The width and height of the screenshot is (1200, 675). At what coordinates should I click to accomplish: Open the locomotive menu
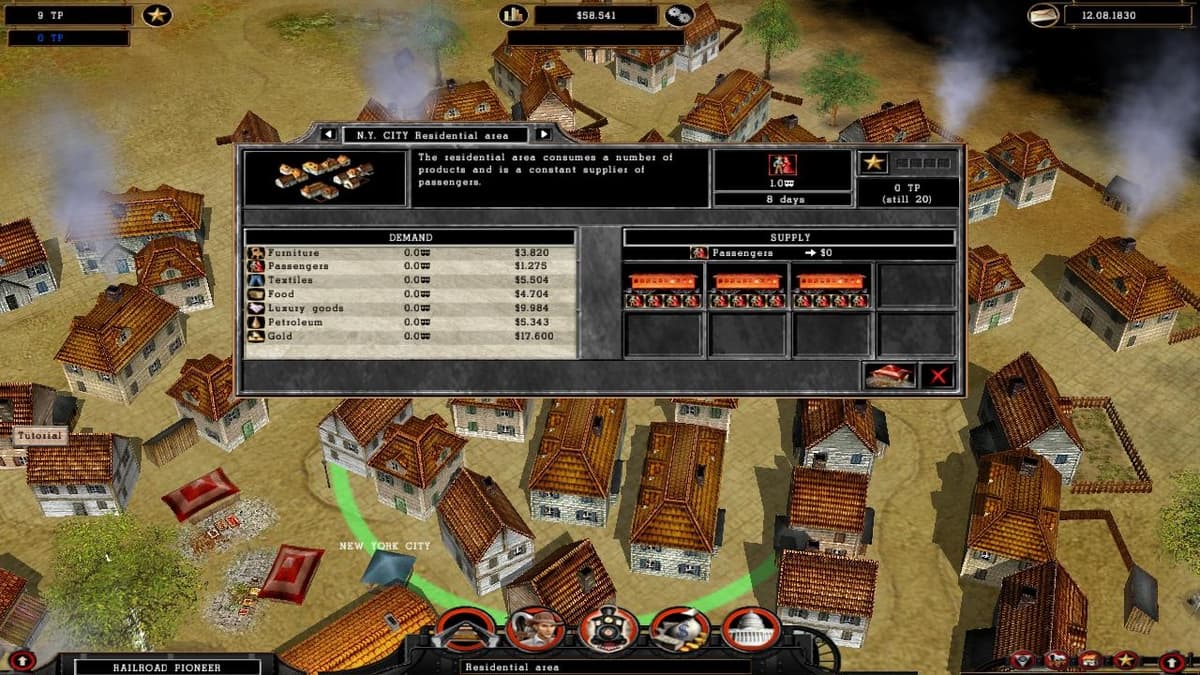click(608, 629)
